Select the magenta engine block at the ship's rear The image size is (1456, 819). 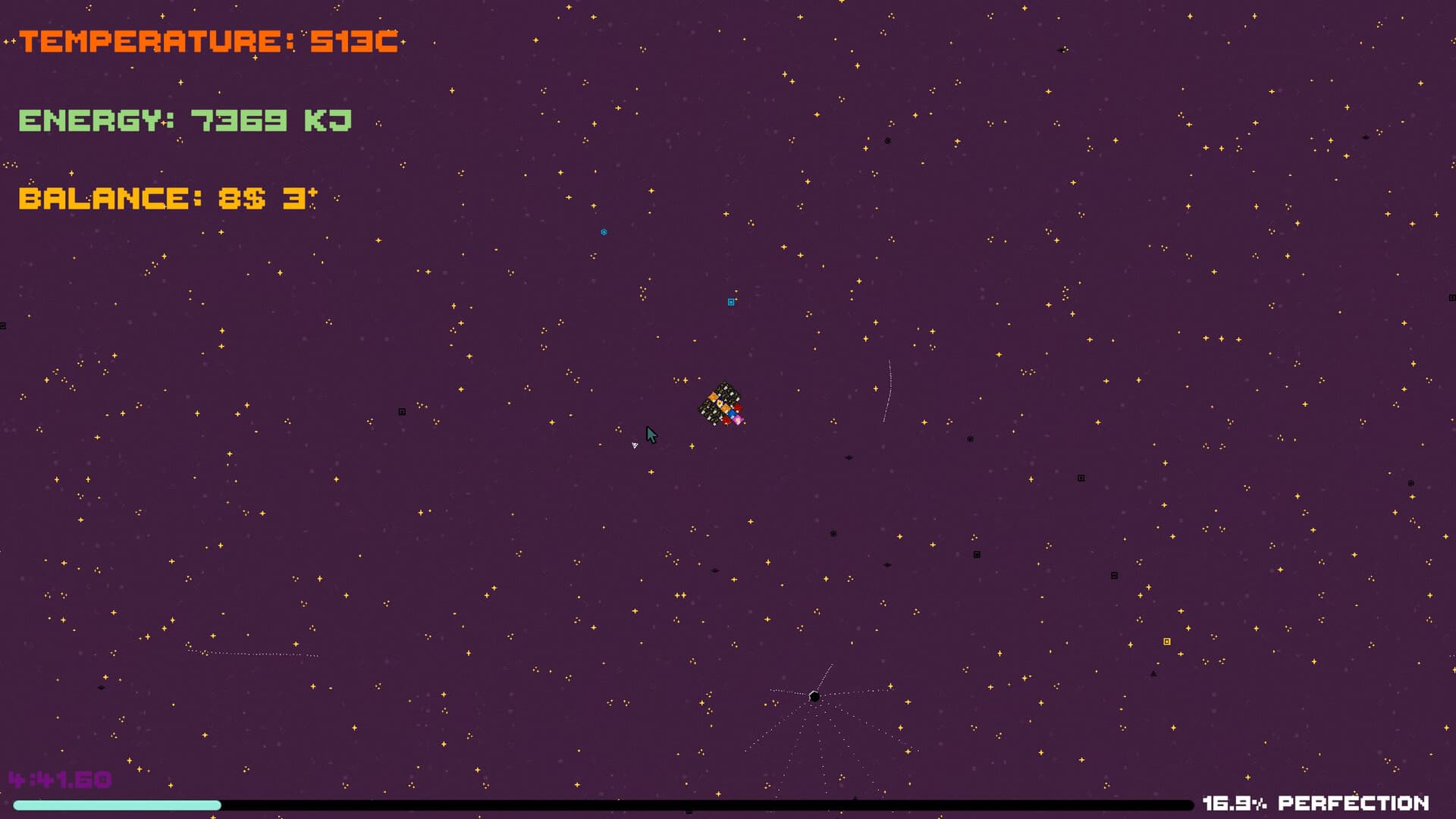[x=738, y=419]
